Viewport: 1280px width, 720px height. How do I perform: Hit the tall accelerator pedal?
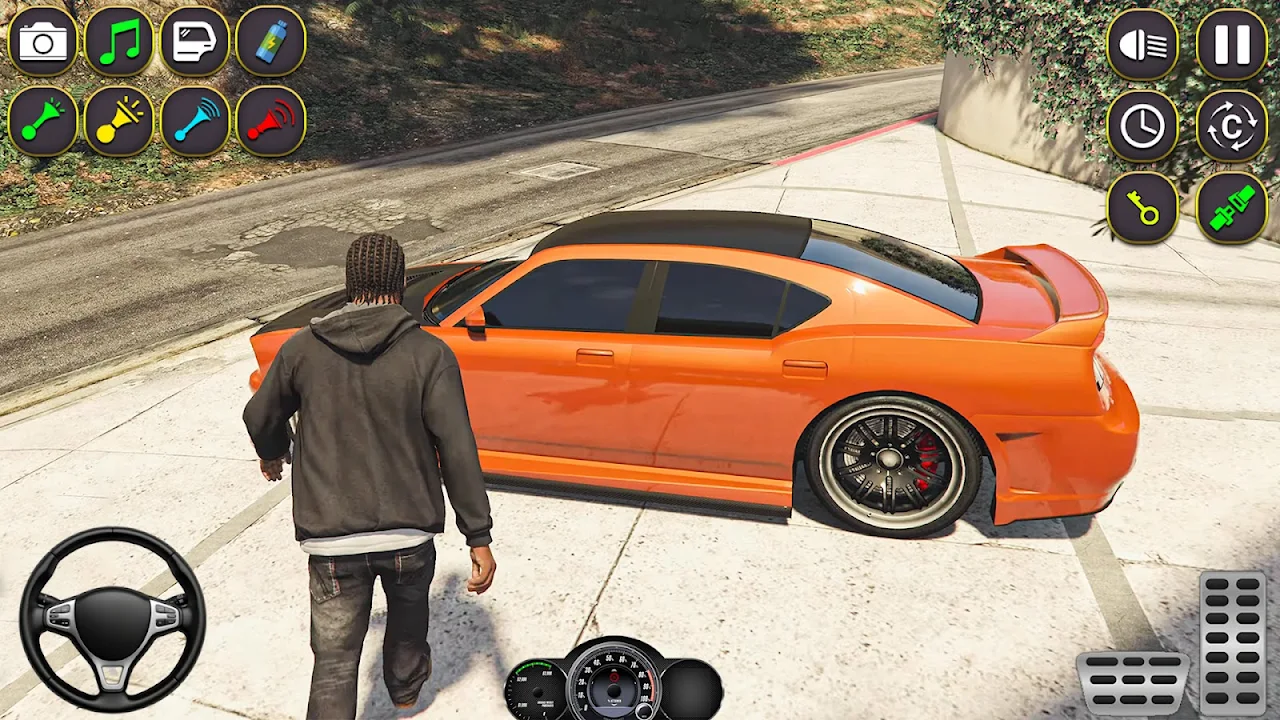click(1233, 642)
